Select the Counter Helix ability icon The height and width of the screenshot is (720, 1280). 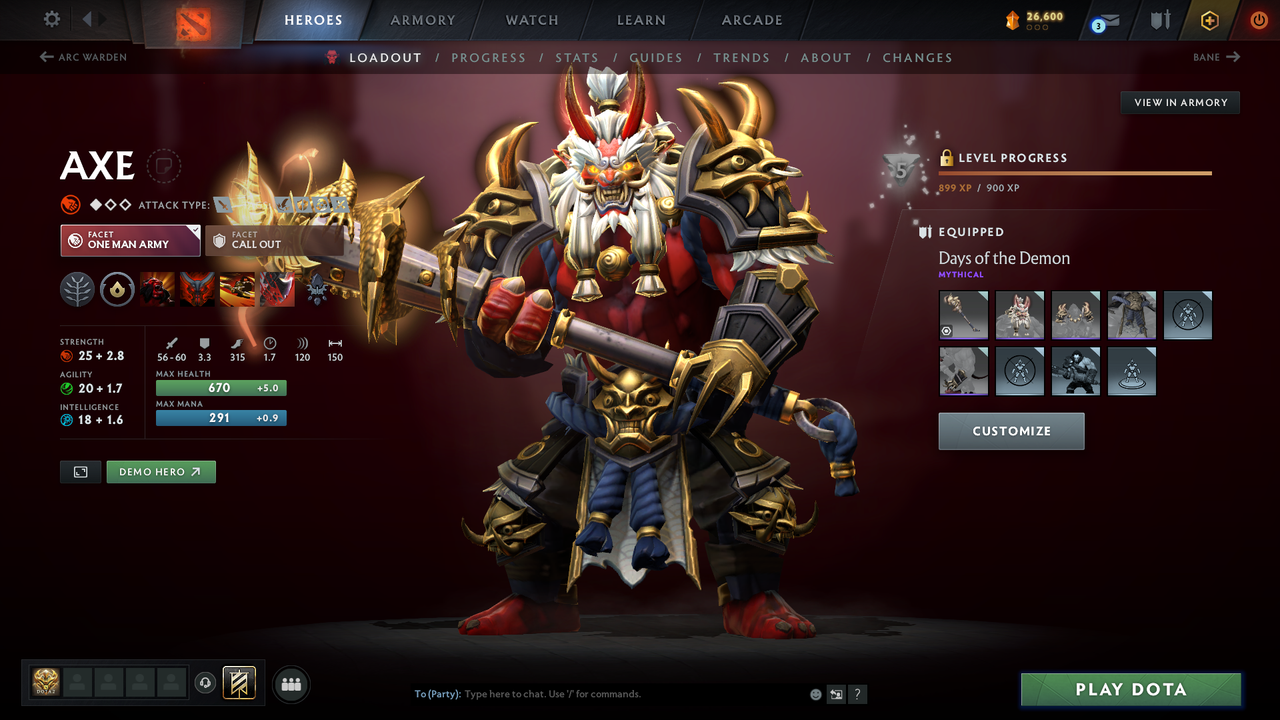point(237,290)
